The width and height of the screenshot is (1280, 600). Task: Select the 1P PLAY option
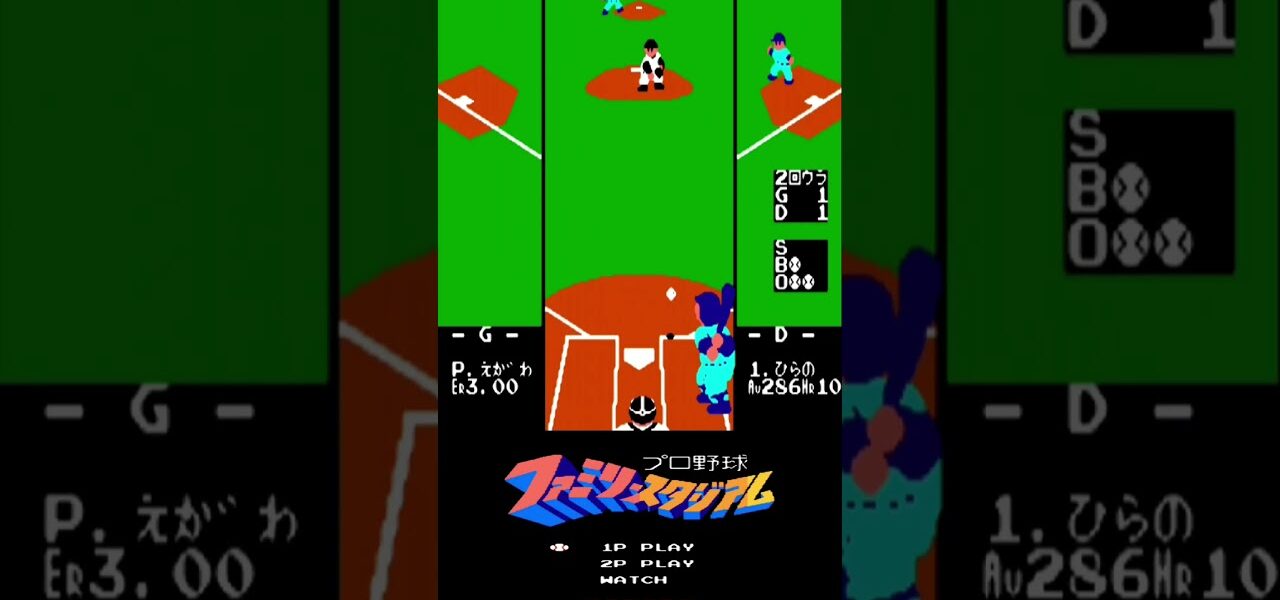(647, 547)
